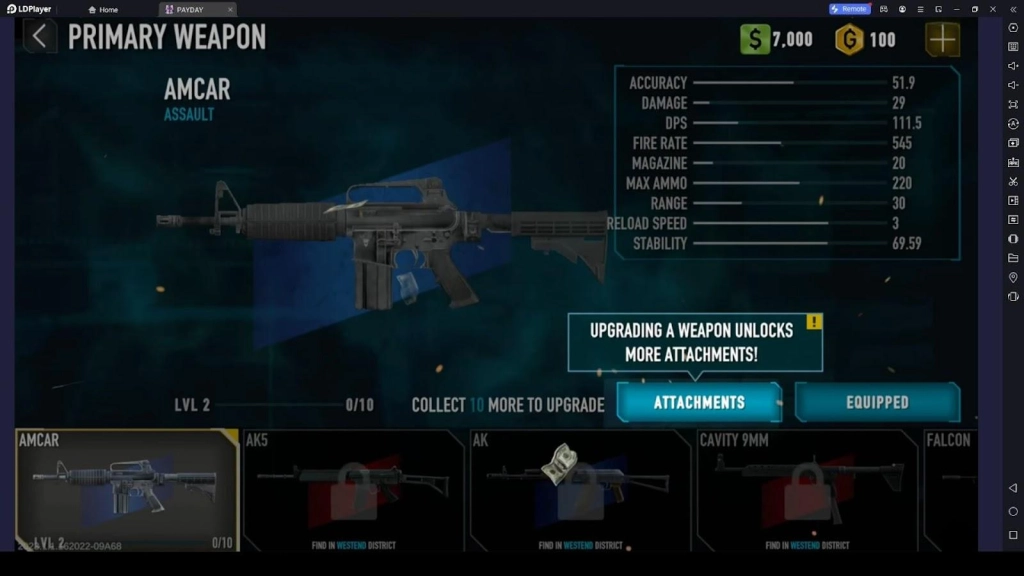Image resolution: width=1024 pixels, height=576 pixels.
Task: Close the PAYDAY emulator tab
Action: click(x=230, y=9)
